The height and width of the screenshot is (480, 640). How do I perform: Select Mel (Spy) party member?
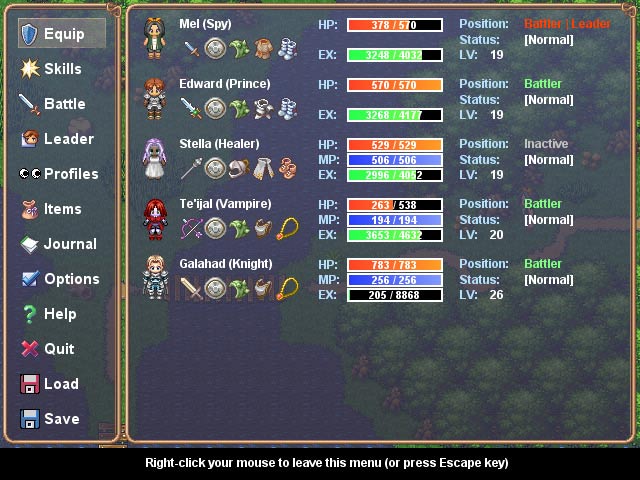click(x=210, y=24)
